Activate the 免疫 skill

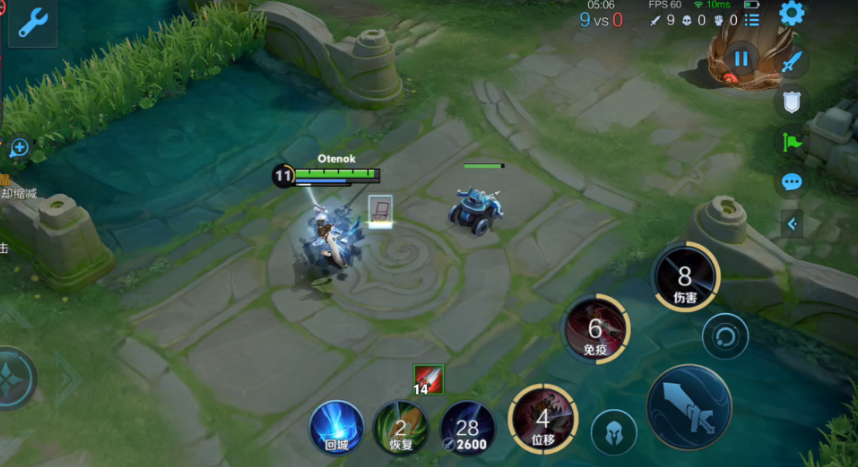pyautogui.click(x=596, y=329)
